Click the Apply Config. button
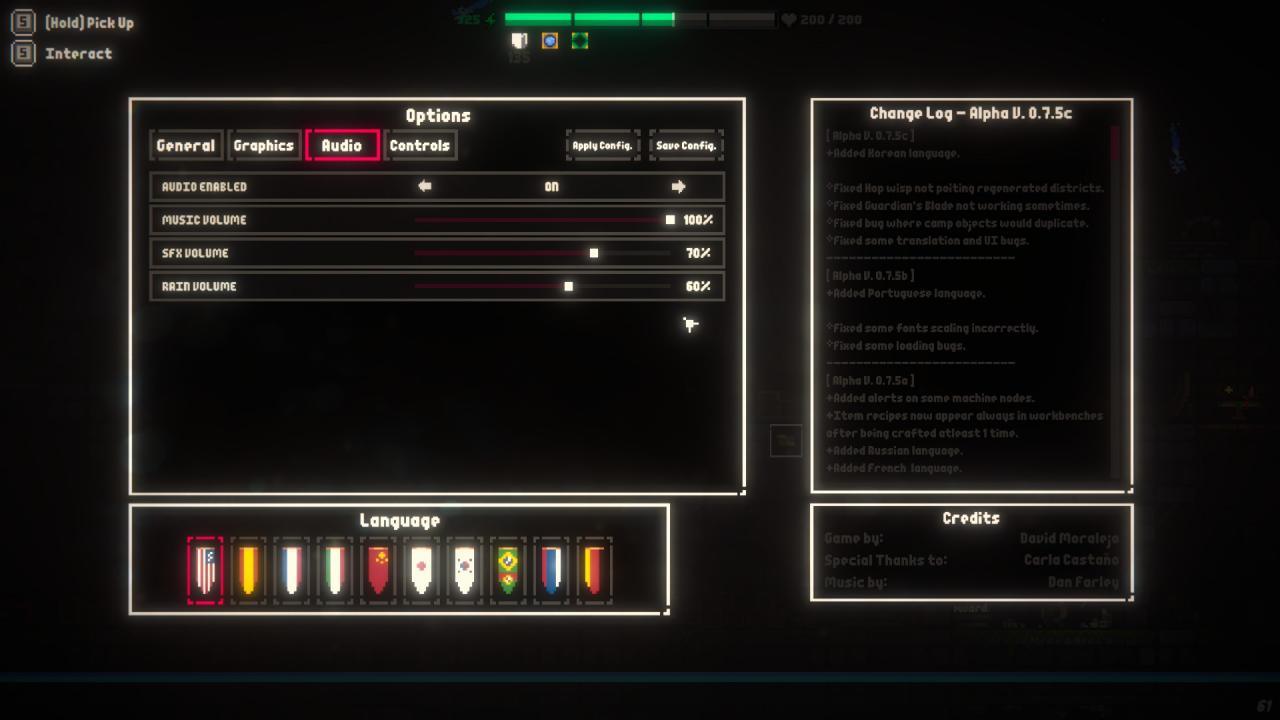This screenshot has height=720, width=1280. (x=602, y=145)
